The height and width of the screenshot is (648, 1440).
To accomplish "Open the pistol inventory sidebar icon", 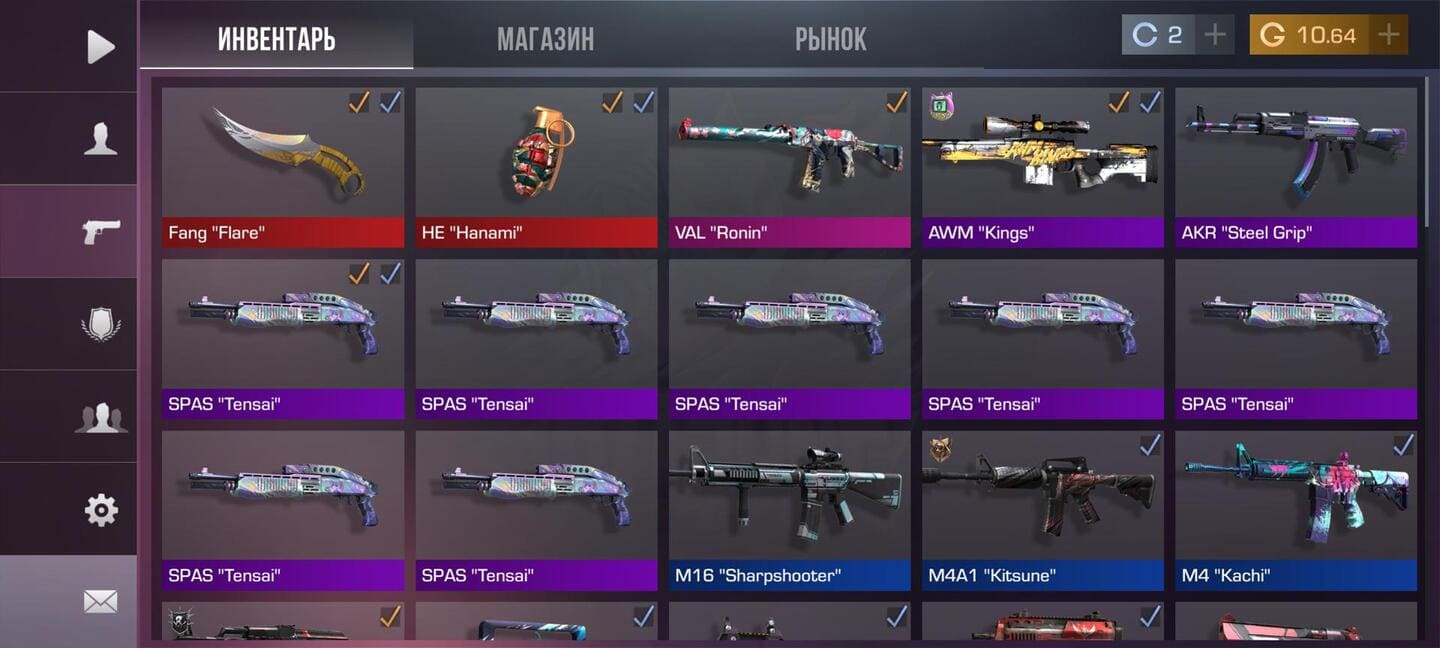I will pos(100,231).
